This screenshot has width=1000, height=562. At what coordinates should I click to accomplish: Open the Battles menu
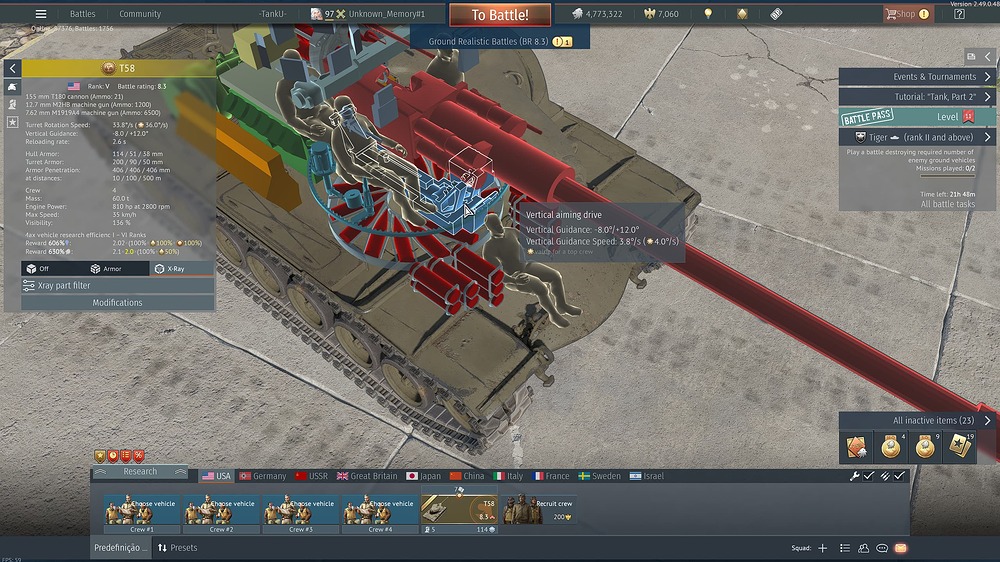pyautogui.click(x=82, y=14)
